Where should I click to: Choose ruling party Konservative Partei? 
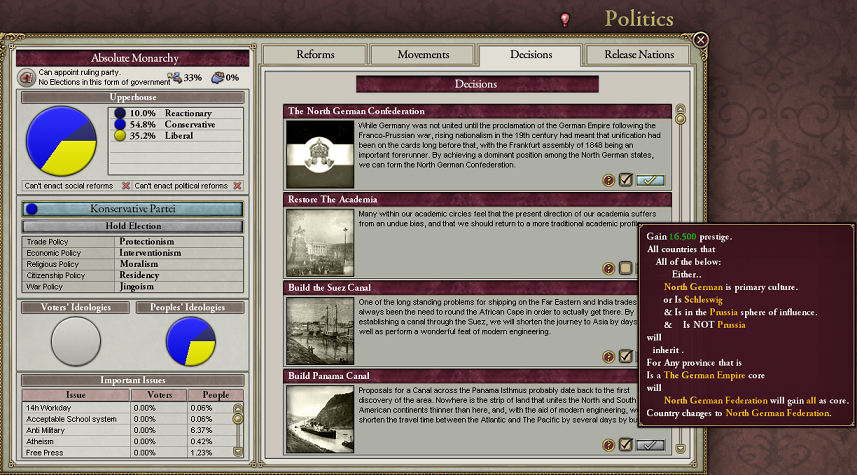(x=132, y=209)
